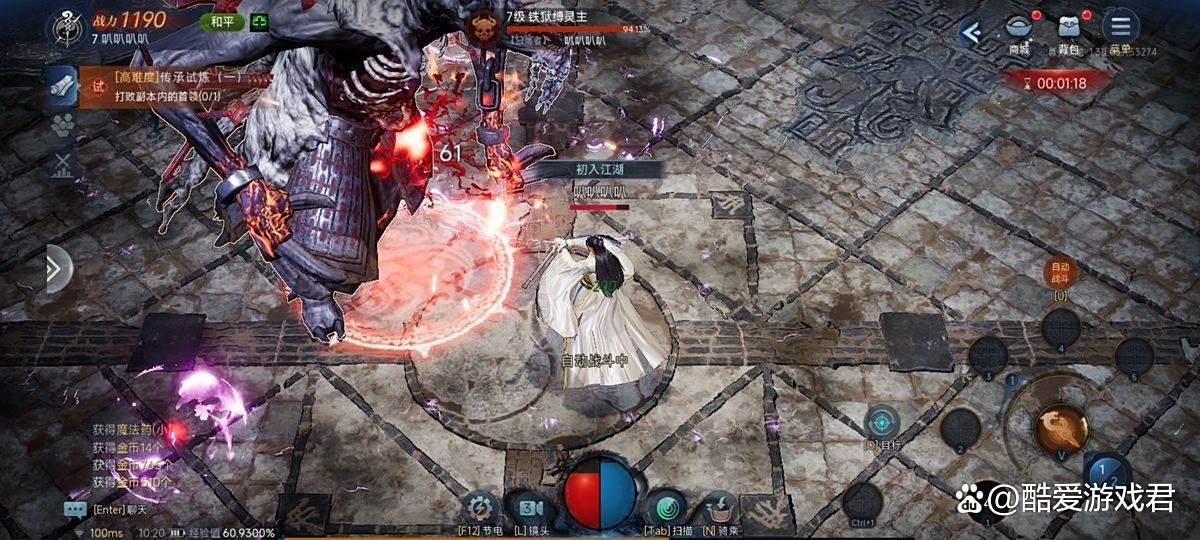Toggle the 和平 peace mode button

coord(222,21)
